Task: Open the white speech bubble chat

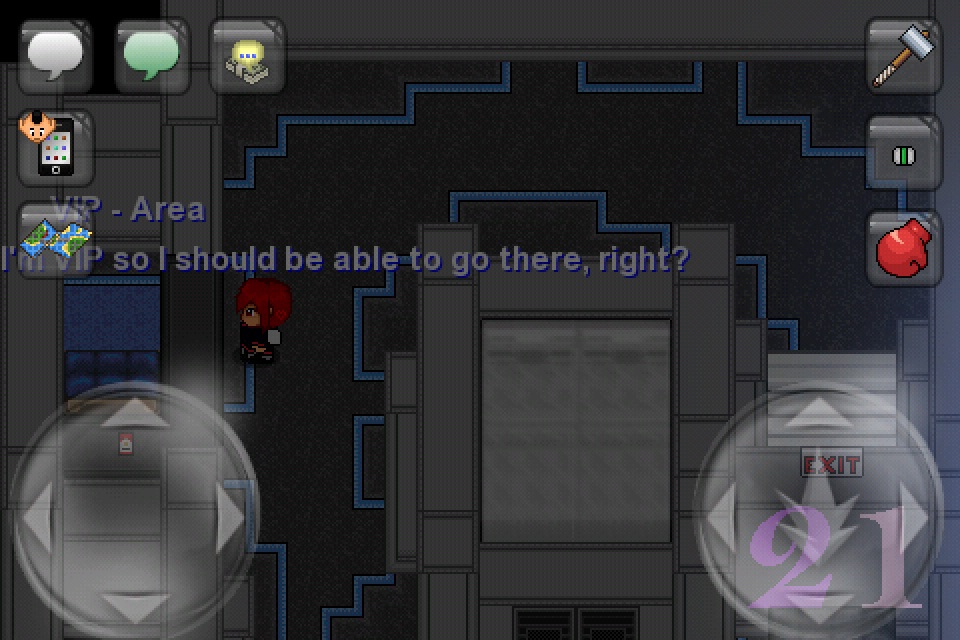Action: pos(55,56)
